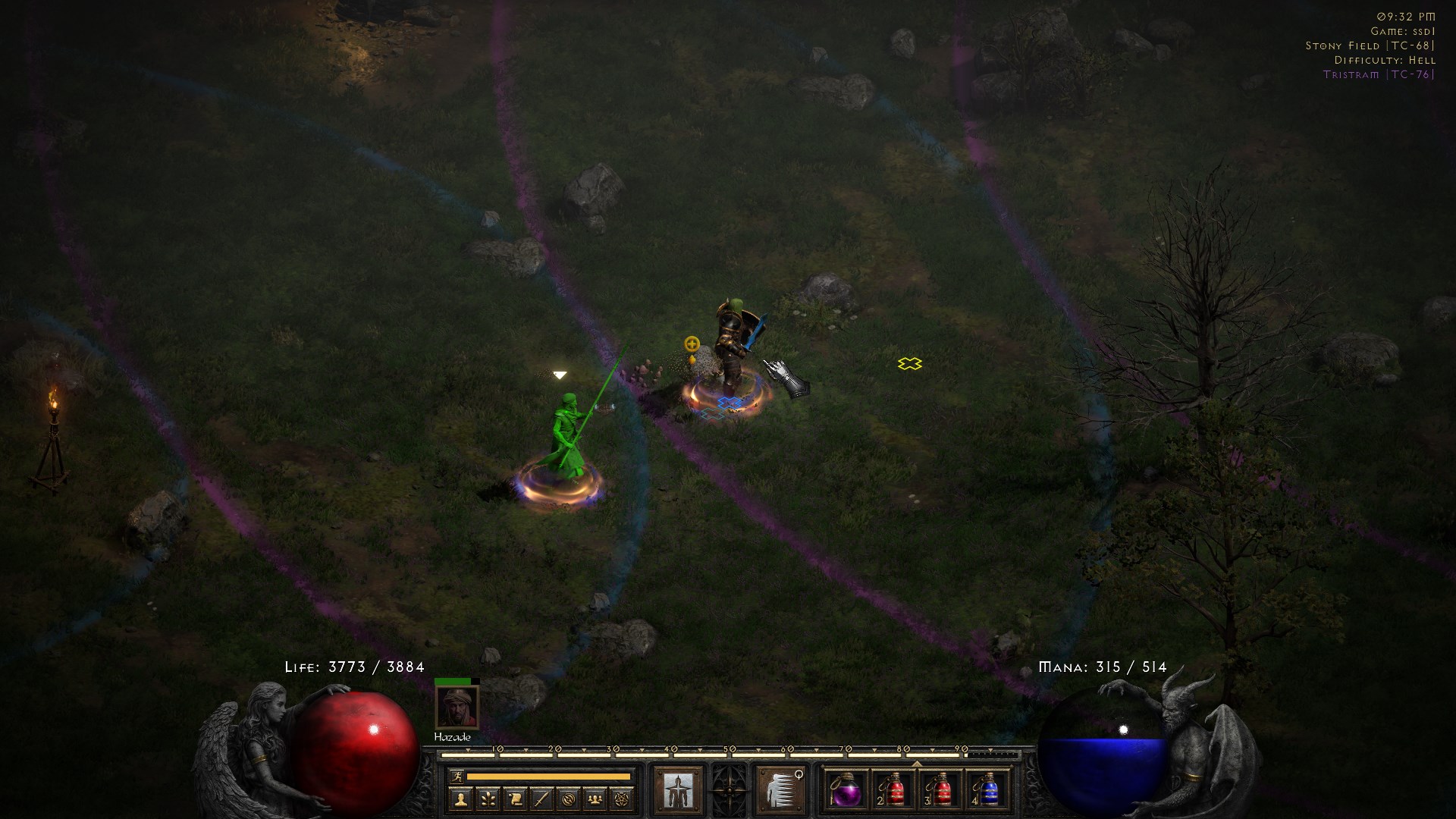
Task: Drink the purple rejuvenation potion in slot 1
Action: (847, 793)
